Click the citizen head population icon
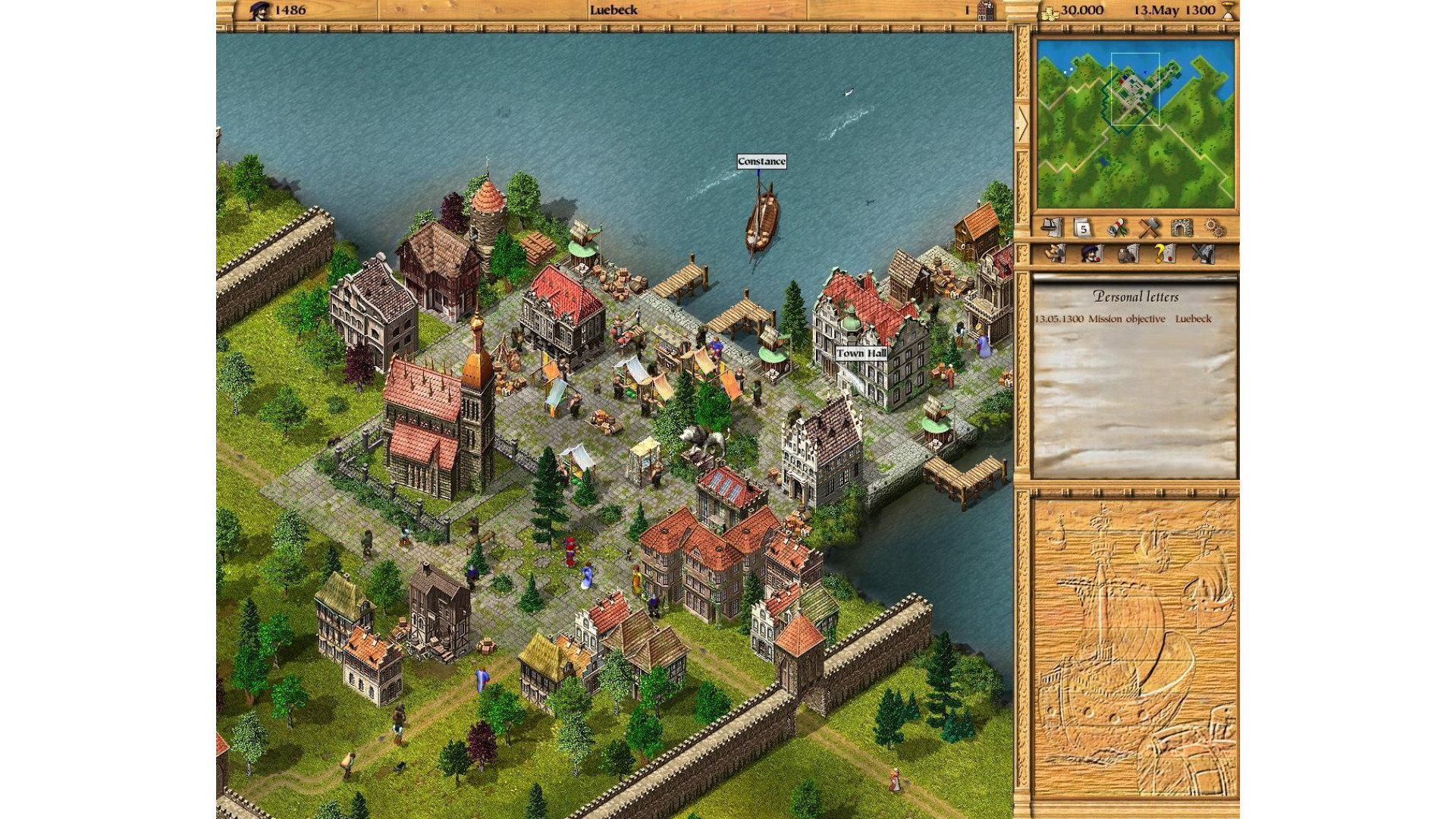The height and width of the screenshot is (819, 1456). pos(259,11)
